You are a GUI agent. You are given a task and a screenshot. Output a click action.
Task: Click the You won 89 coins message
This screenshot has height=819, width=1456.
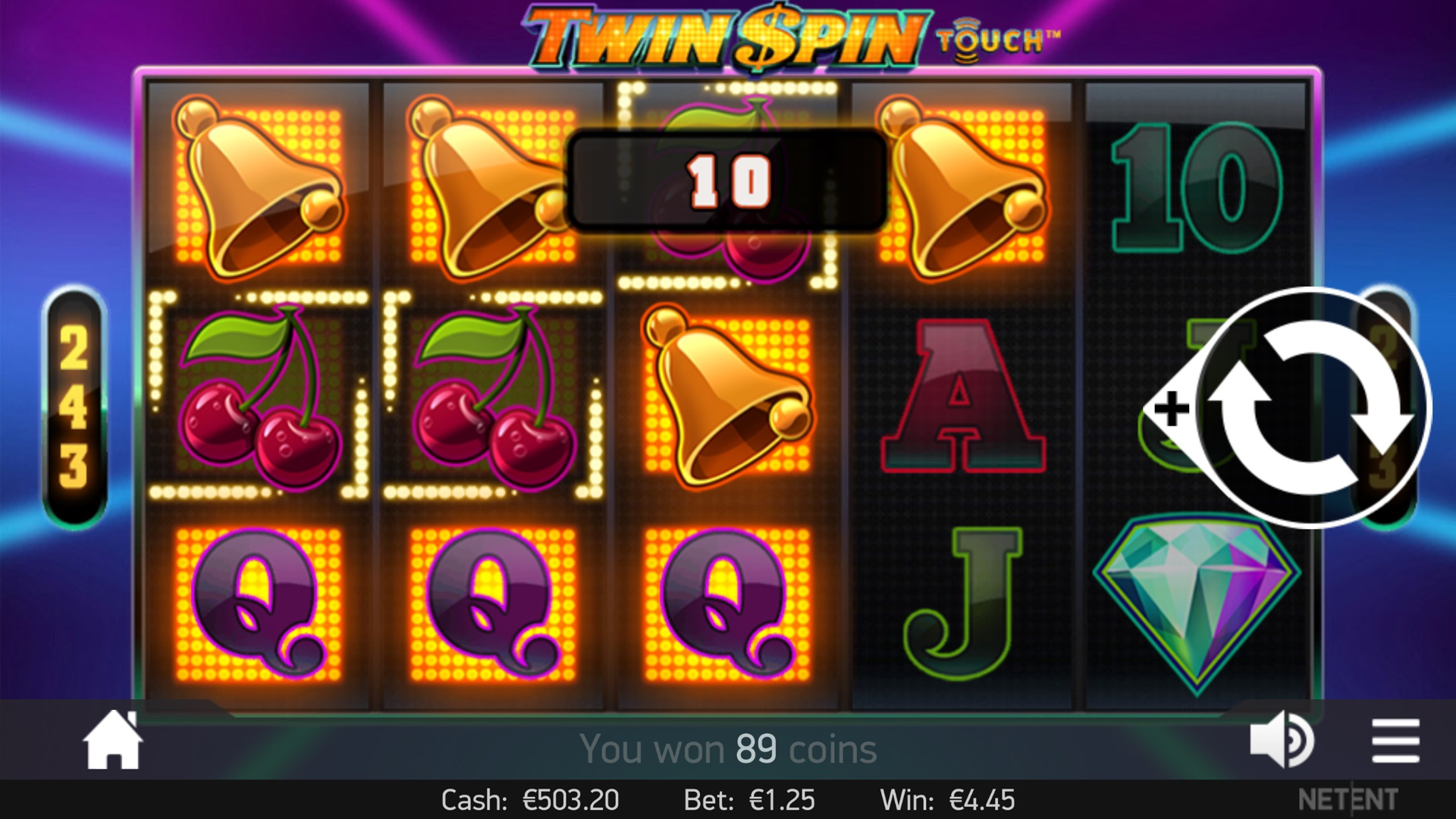pyautogui.click(x=726, y=748)
